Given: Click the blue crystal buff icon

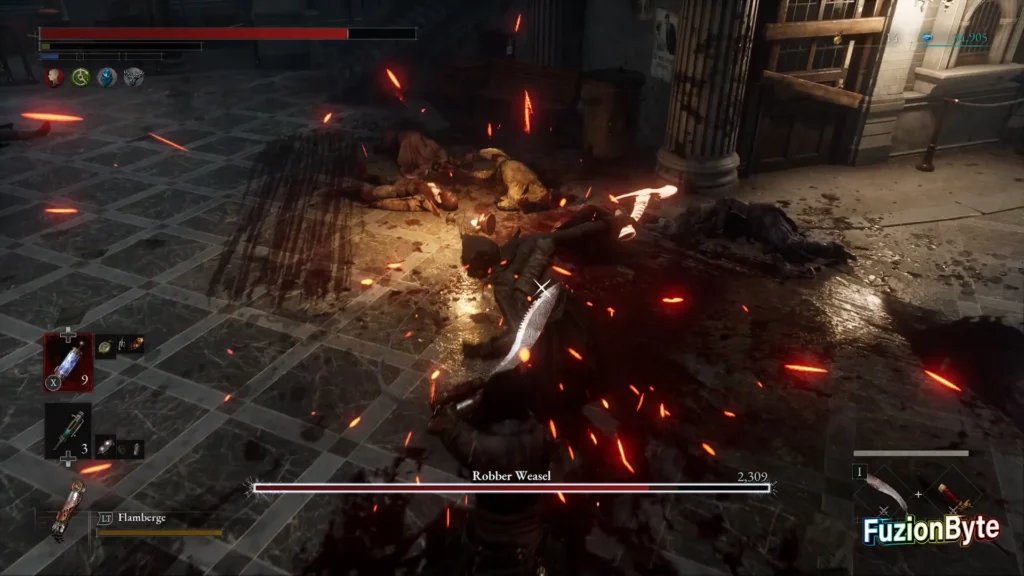Looking at the screenshot, I should coord(107,77).
